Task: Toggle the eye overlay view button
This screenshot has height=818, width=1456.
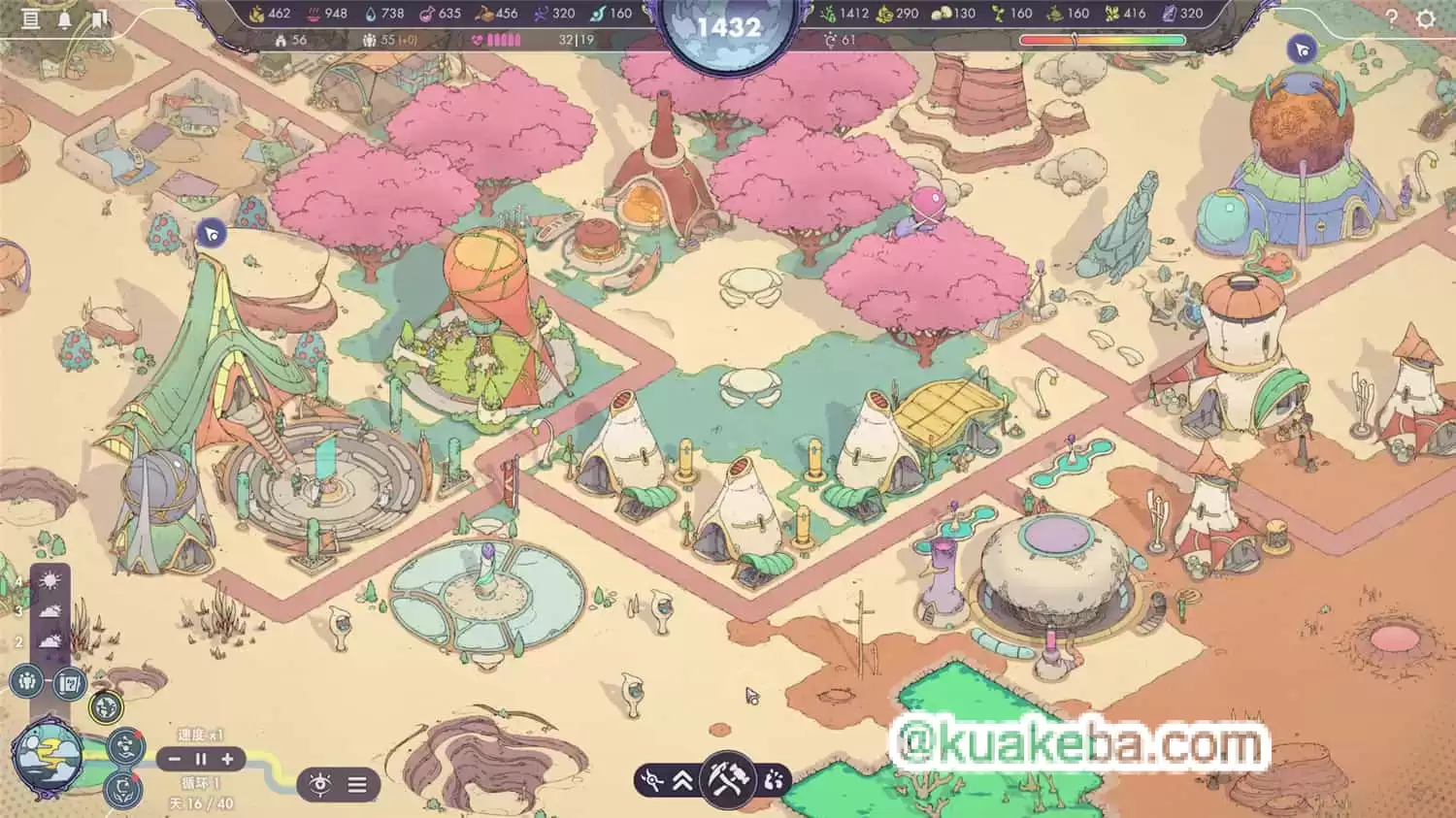Action: (319, 784)
